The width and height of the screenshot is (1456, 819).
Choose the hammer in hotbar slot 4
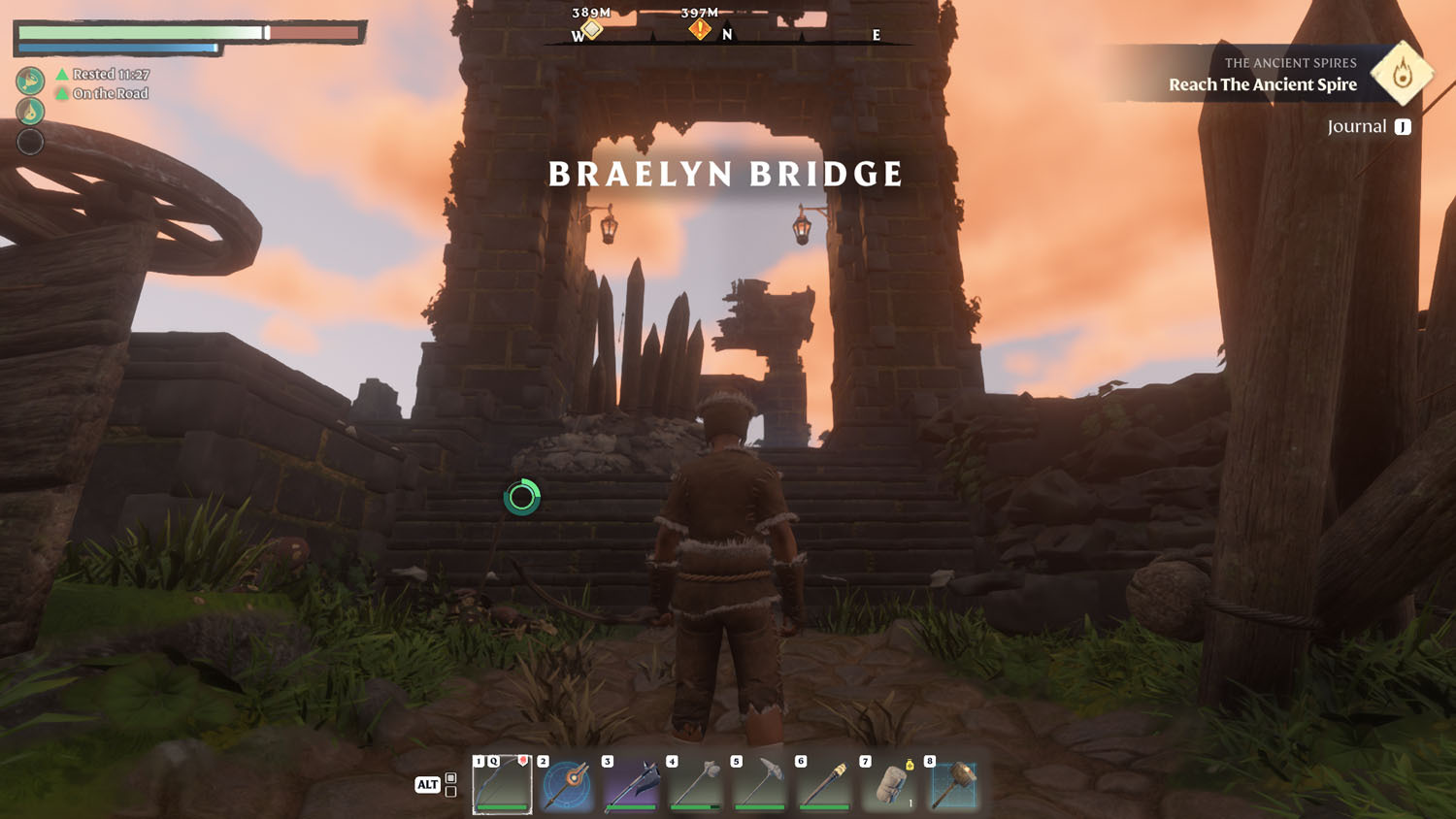pyautogui.click(x=696, y=784)
